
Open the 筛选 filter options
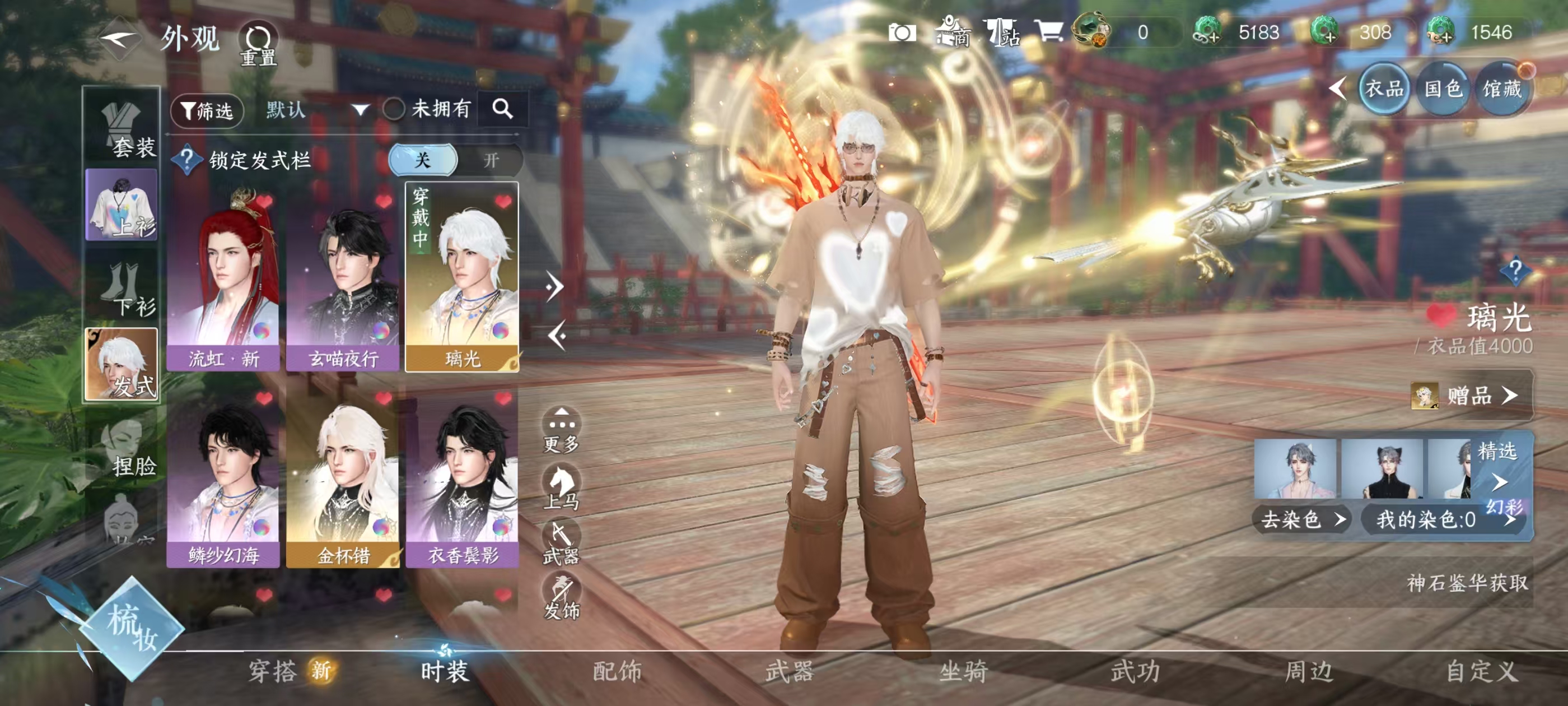pos(207,110)
